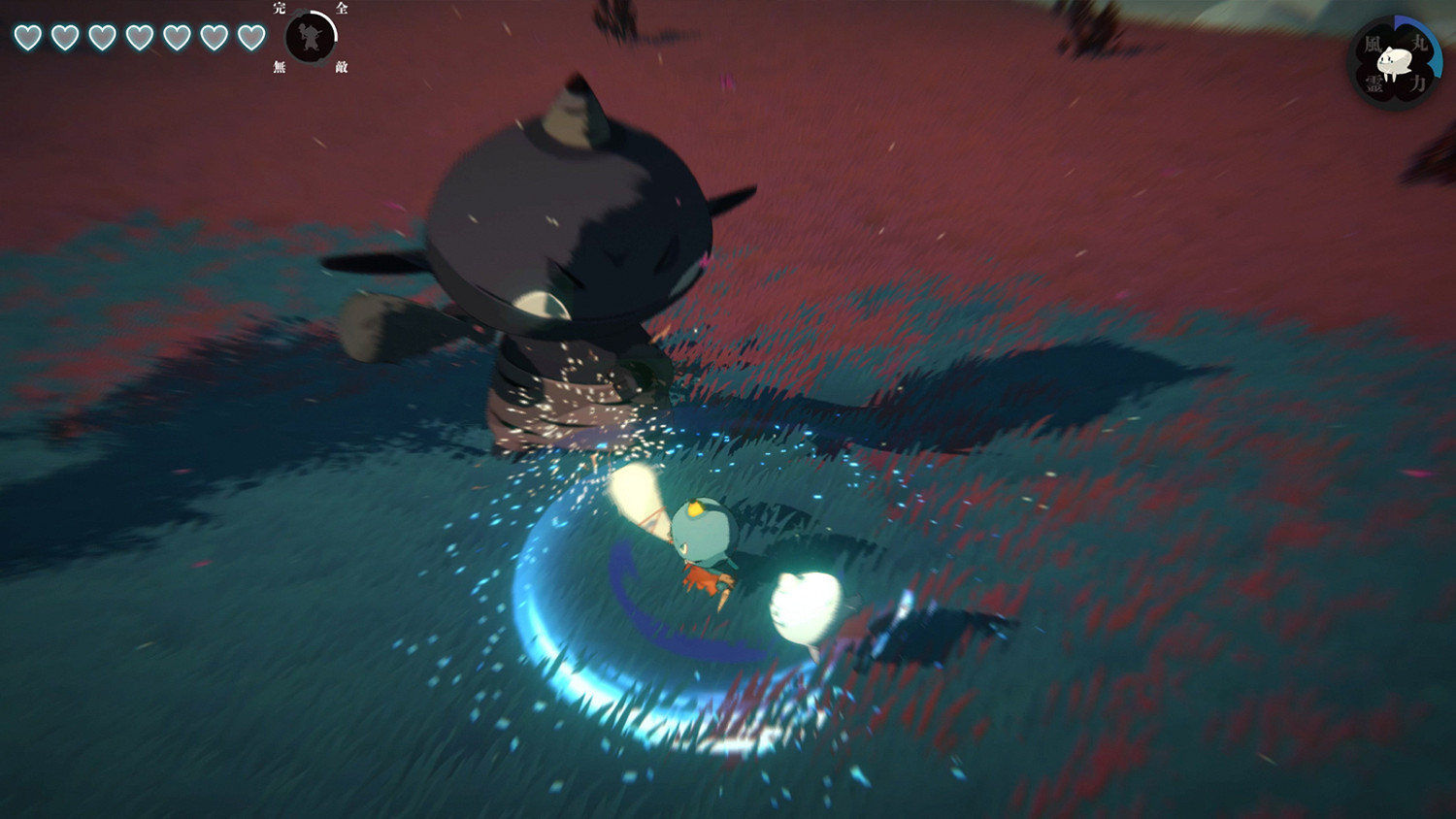Click the 靈 kanji on the spirit gauge
The height and width of the screenshot is (819, 1456).
pyautogui.click(x=1373, y=82)
